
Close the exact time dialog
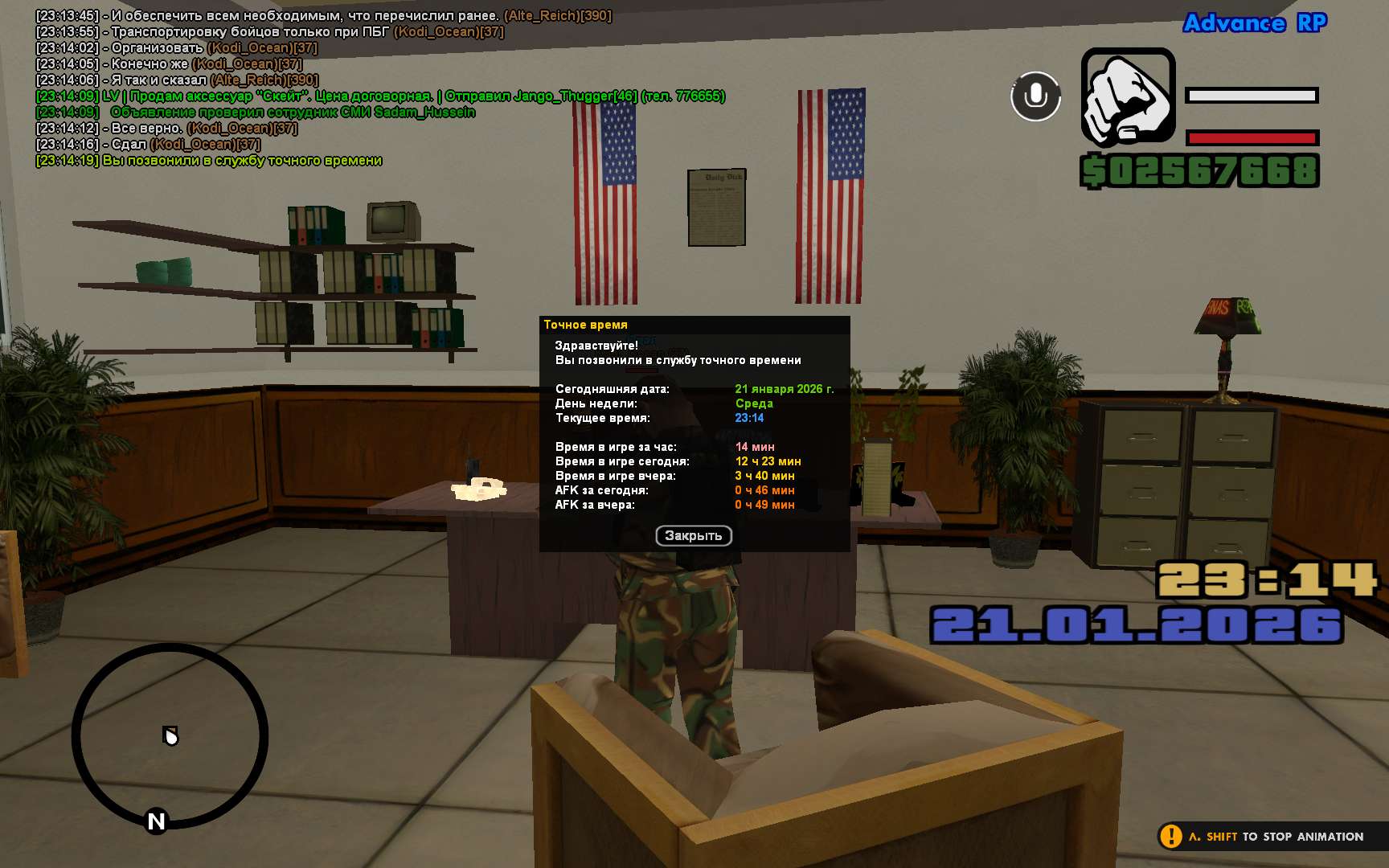pos(693,535)
